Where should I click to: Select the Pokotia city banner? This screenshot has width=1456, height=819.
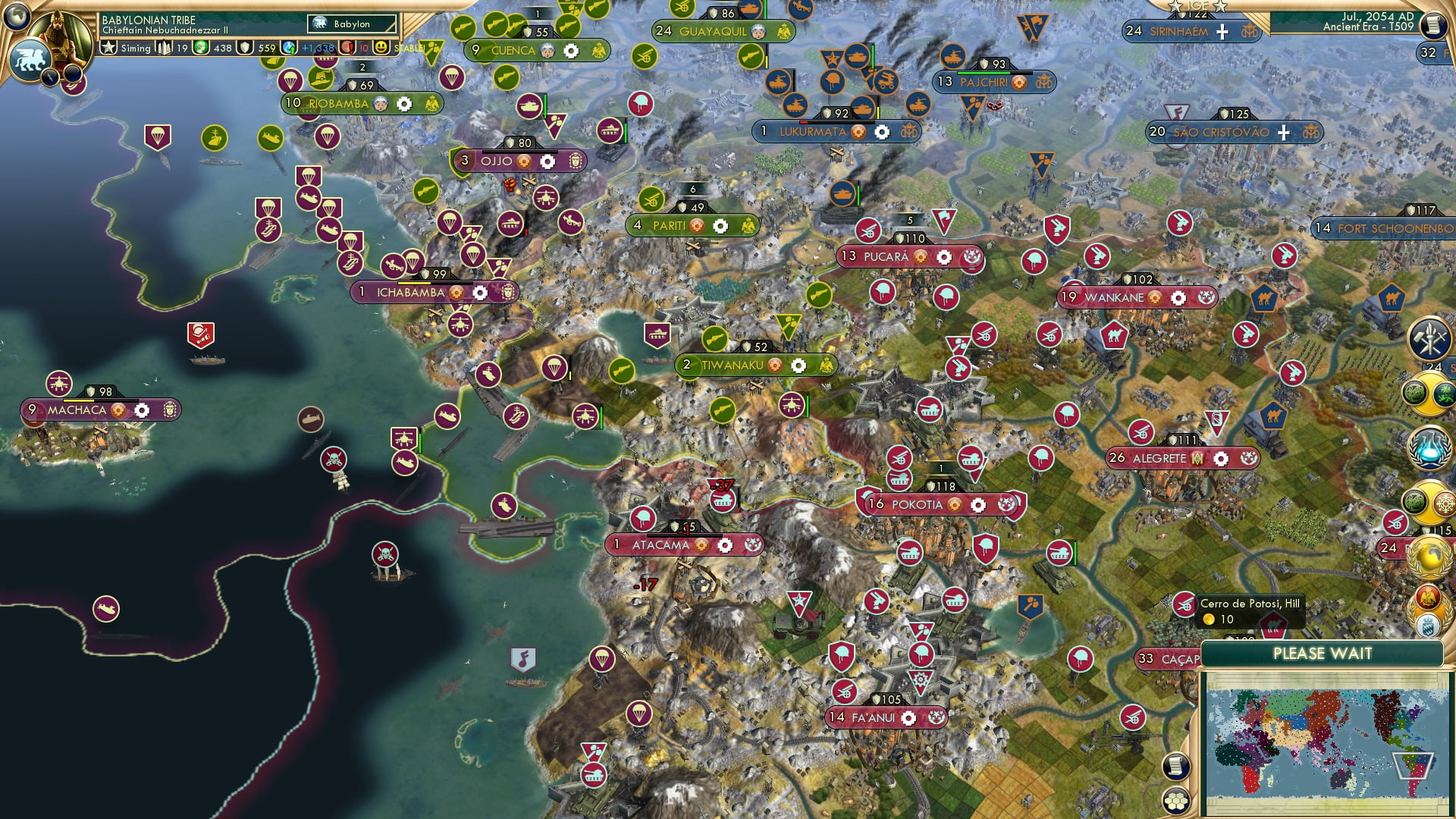tap(918, 504)
